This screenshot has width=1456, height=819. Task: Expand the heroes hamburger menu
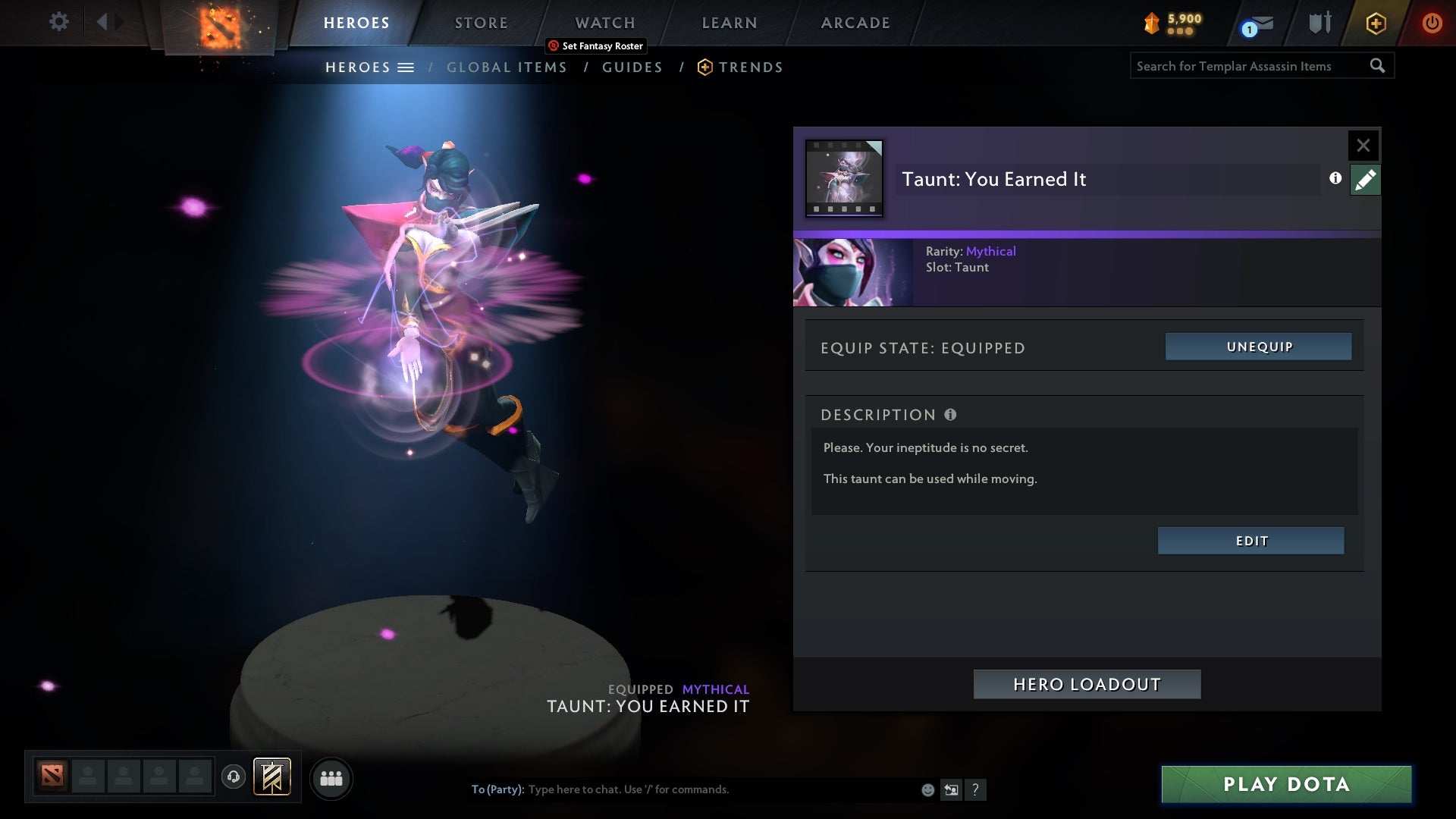click(x=407, y=67)
